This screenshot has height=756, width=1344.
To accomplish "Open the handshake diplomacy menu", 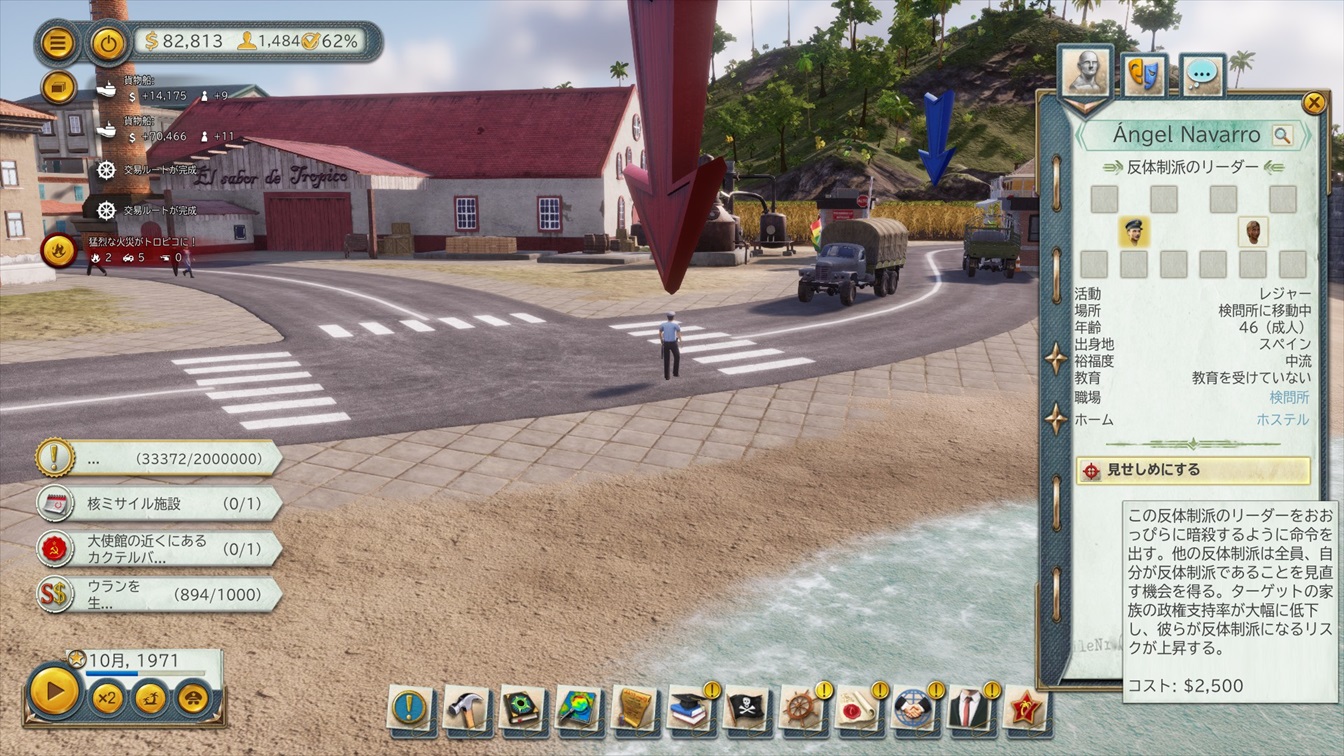I will (913, 708).
